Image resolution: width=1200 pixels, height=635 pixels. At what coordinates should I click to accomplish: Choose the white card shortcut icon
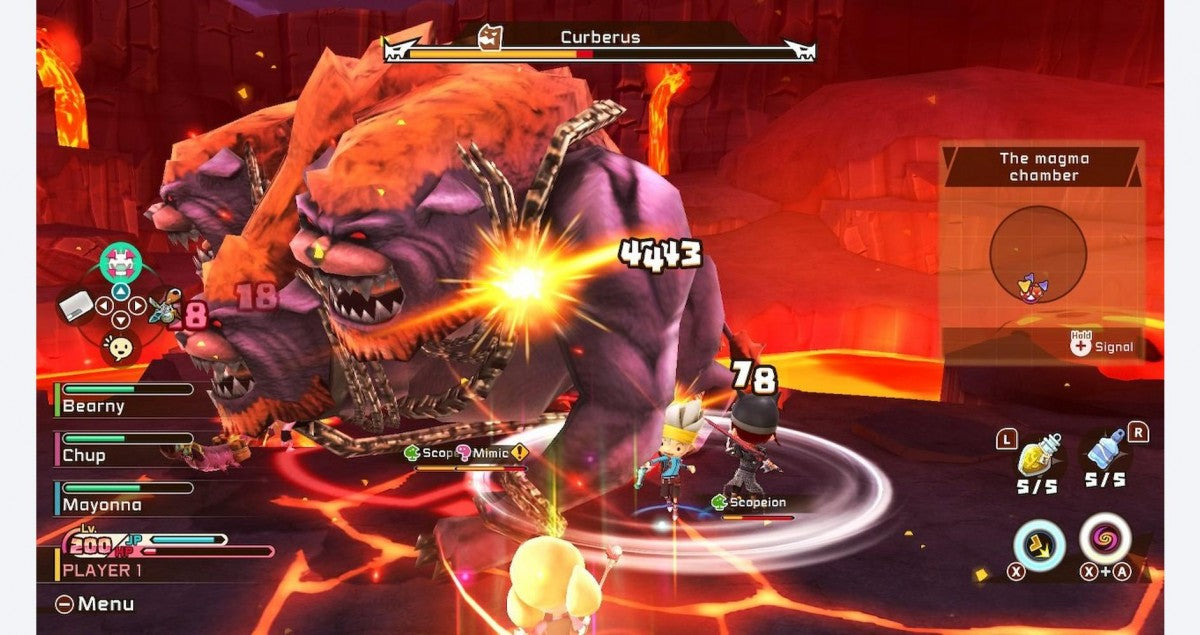(77, 309)
